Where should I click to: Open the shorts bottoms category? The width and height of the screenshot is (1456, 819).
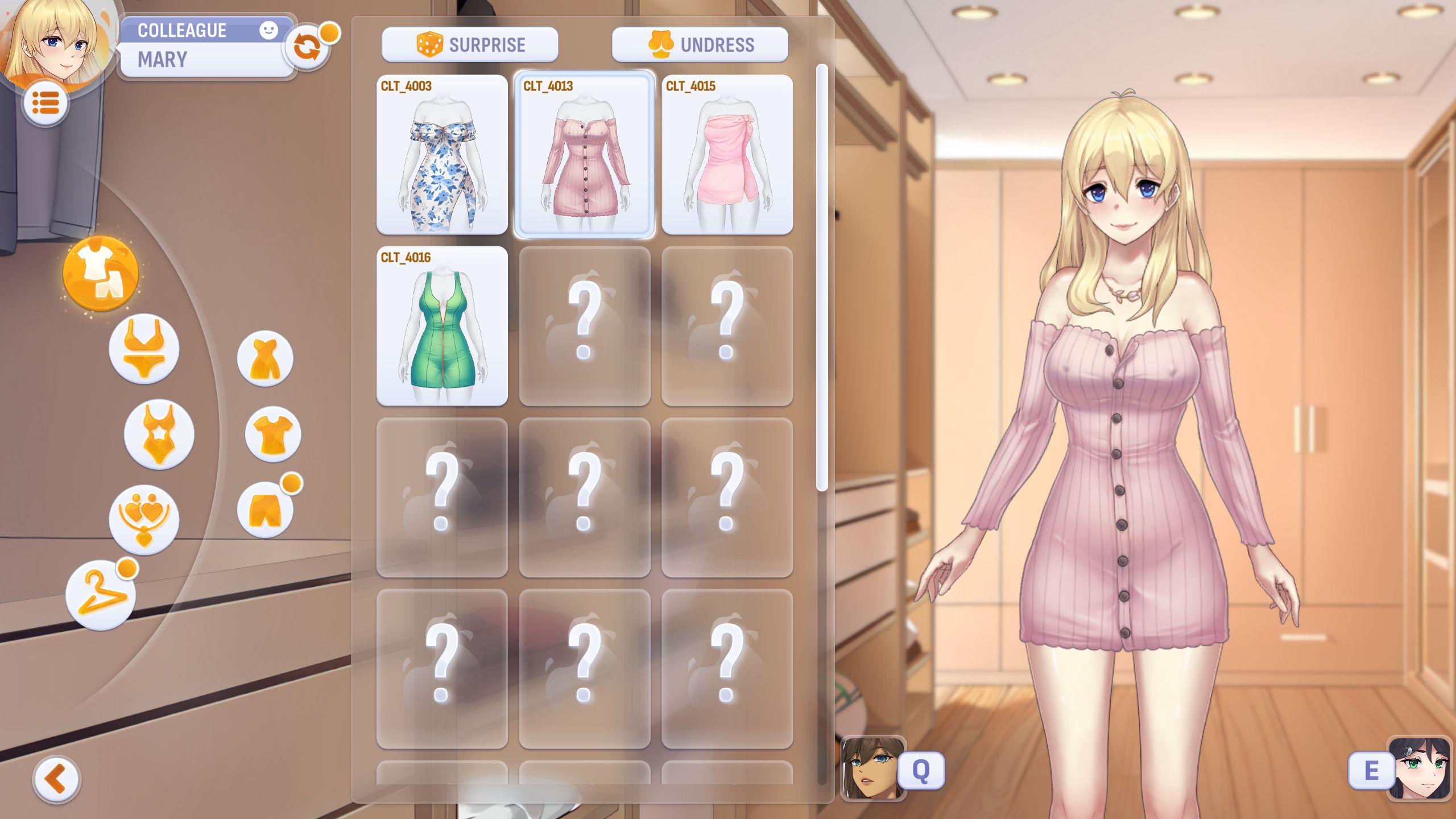265,510
